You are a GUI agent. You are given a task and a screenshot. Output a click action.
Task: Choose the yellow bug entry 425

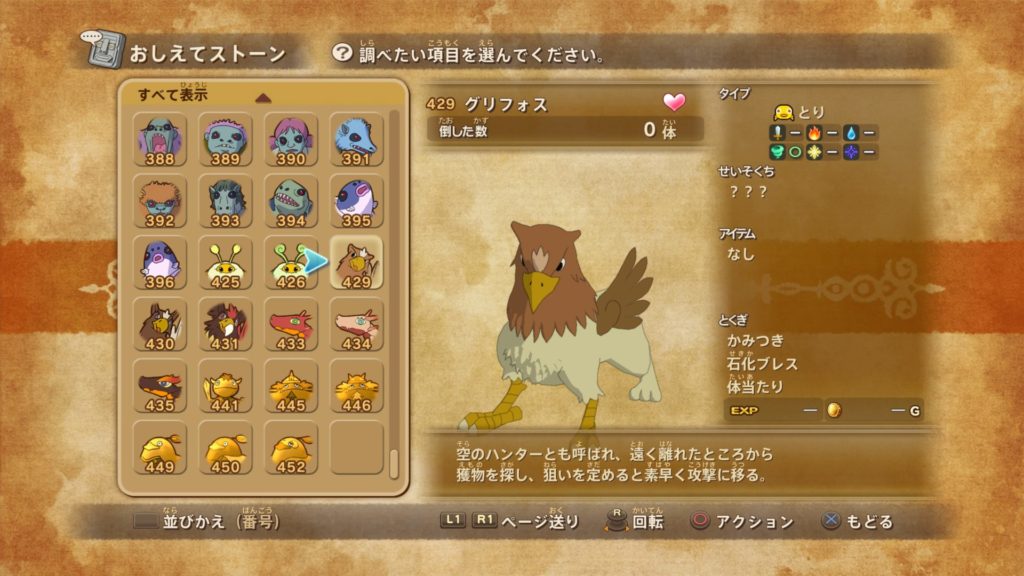point(225,263)
